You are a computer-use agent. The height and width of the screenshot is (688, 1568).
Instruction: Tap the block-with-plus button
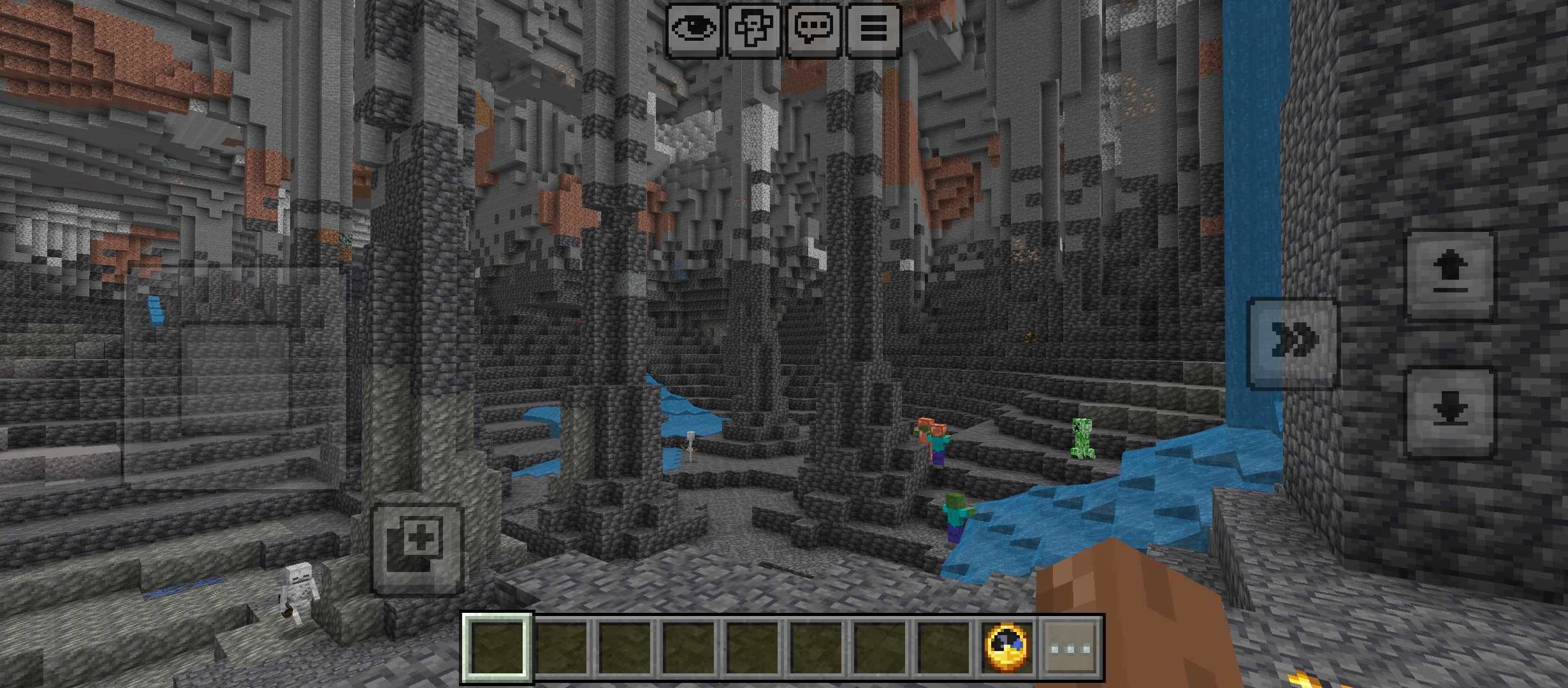(x=417, y=549)
